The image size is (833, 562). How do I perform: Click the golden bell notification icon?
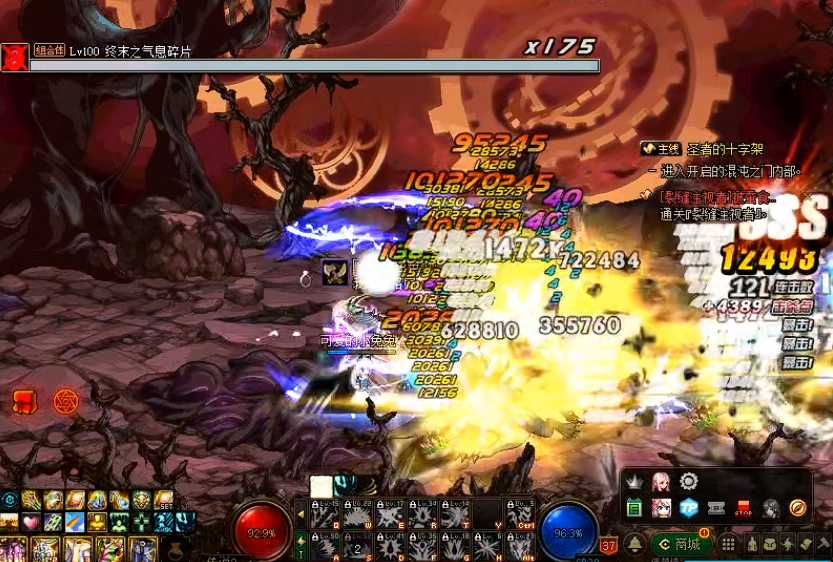(634, 544)
